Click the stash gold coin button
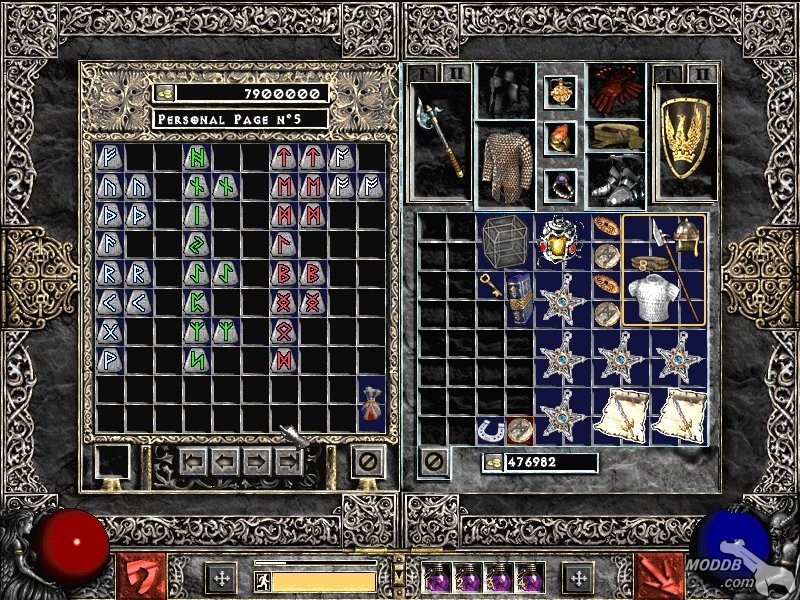Viewport: 800px width, 600px height. (164, 93)
